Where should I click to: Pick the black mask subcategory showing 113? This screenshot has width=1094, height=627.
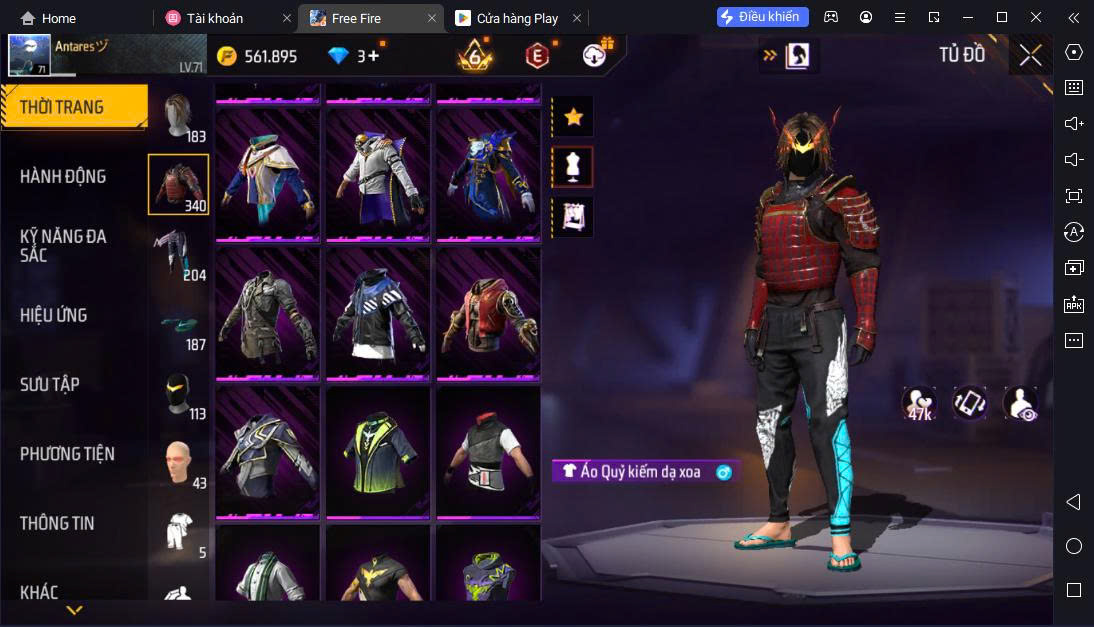179,395
